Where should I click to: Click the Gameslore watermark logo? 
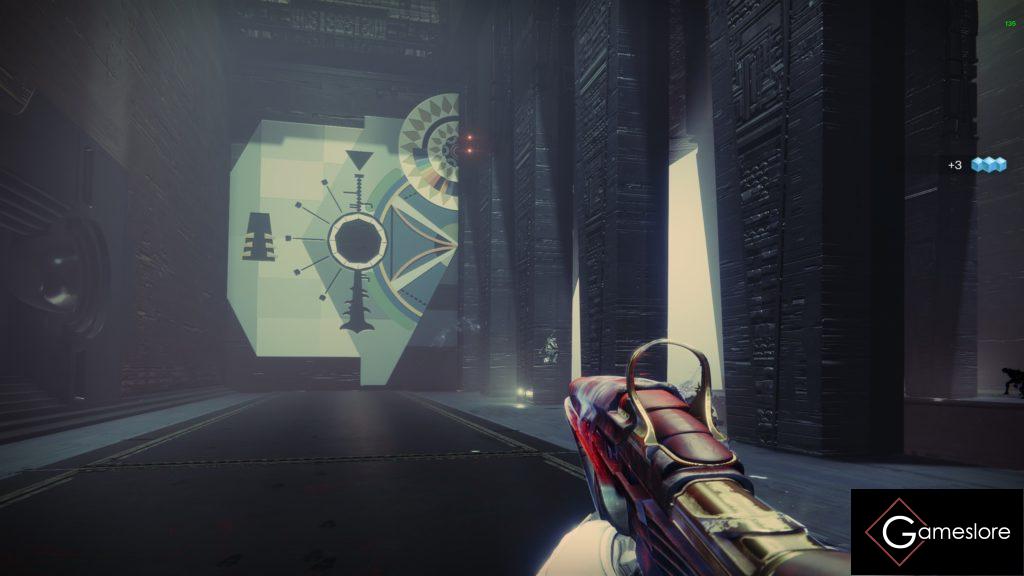[x=936, y=532]
